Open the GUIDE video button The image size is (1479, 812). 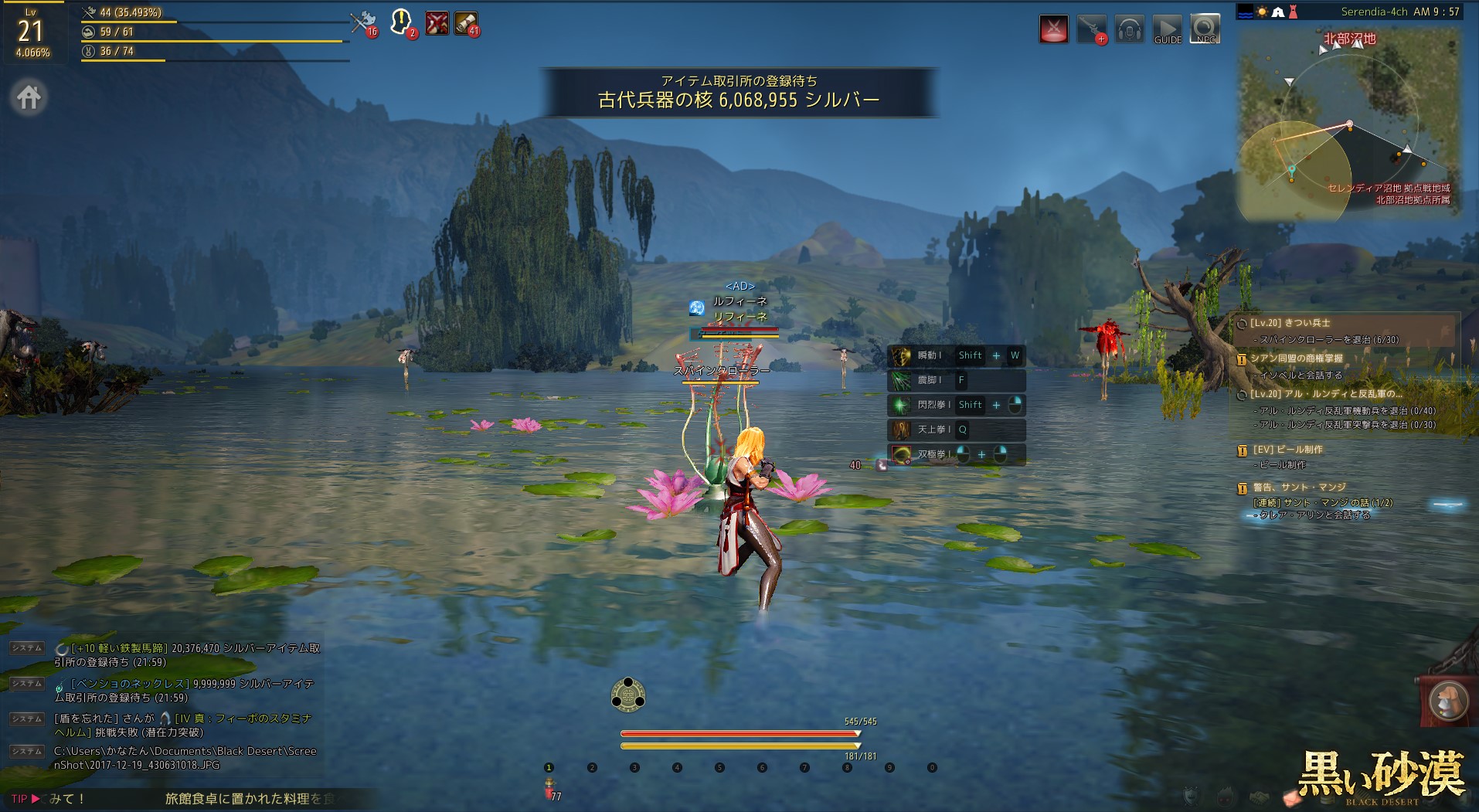[1167, 29]
